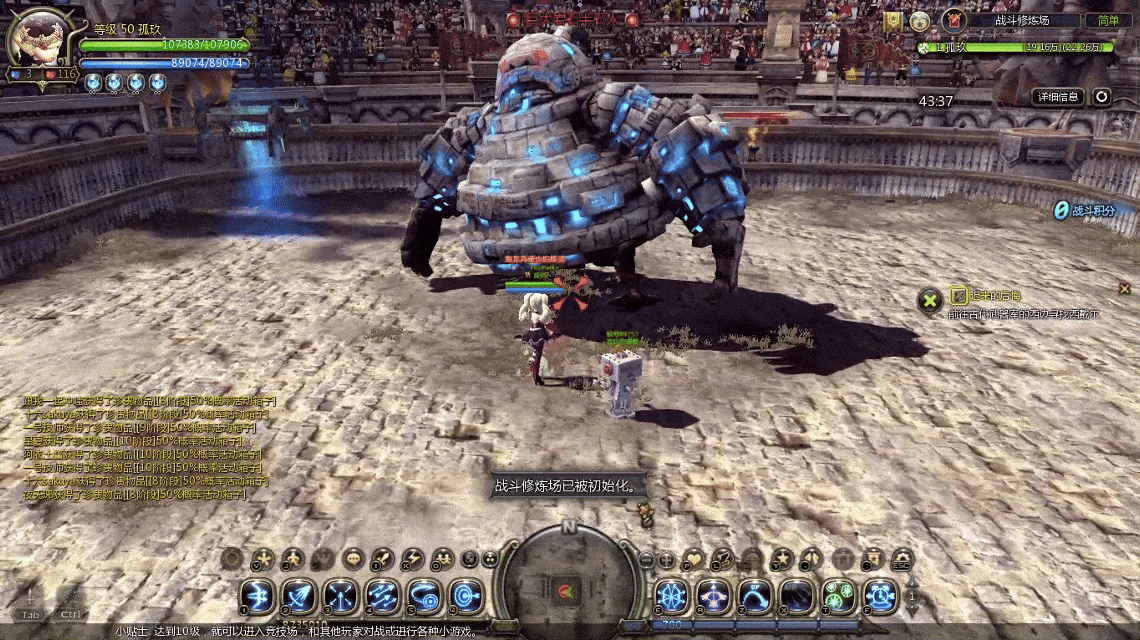Click the circular refresh arrow button
Screen dimensions: 1140x640
pyautogui.click(x=1101, y=97)
